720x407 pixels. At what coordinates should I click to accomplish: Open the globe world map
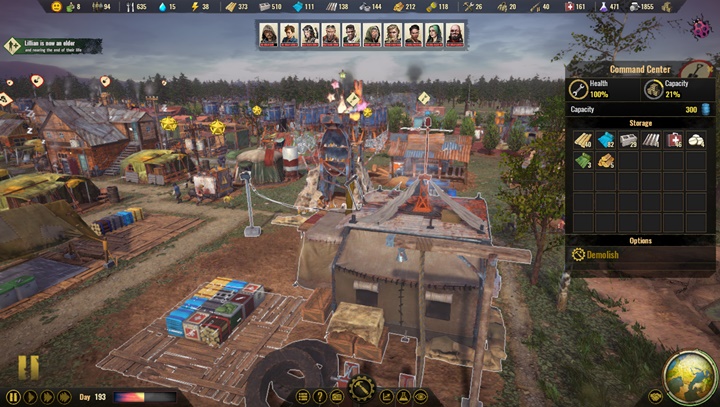(x=689, y=377)
